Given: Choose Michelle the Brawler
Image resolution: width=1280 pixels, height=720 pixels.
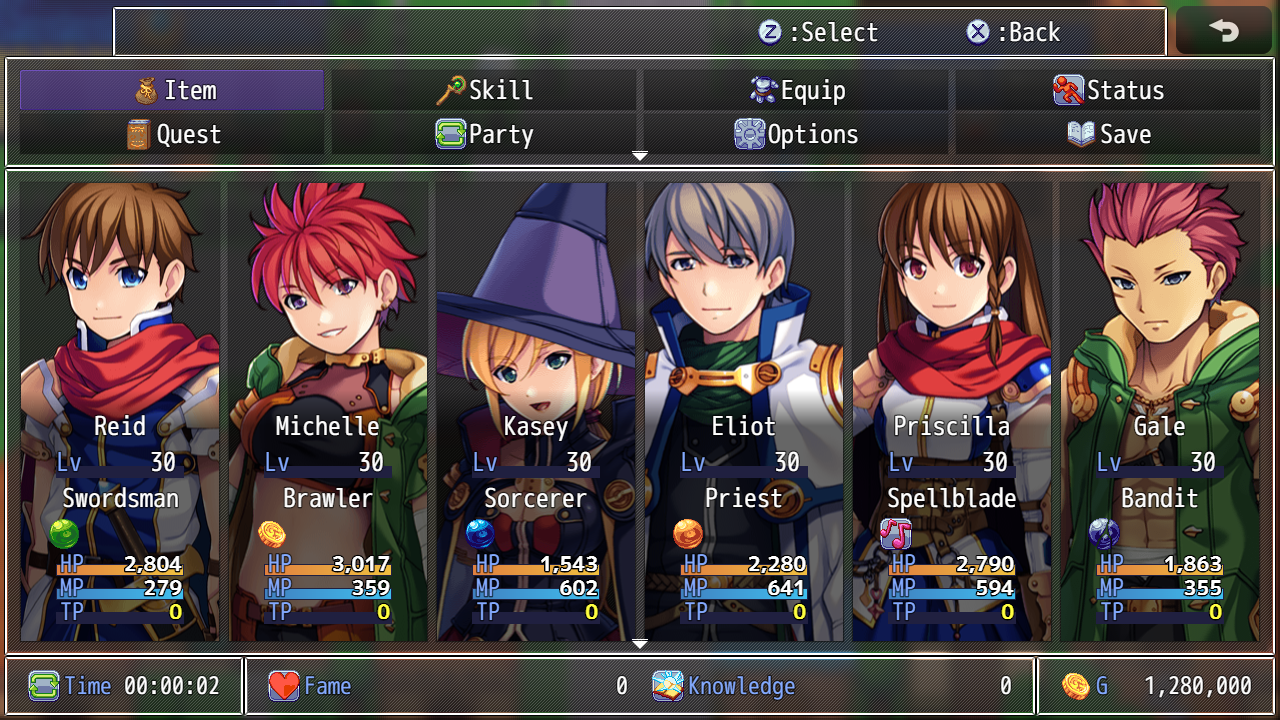Looking at the screenshot, I should point(328,410).
